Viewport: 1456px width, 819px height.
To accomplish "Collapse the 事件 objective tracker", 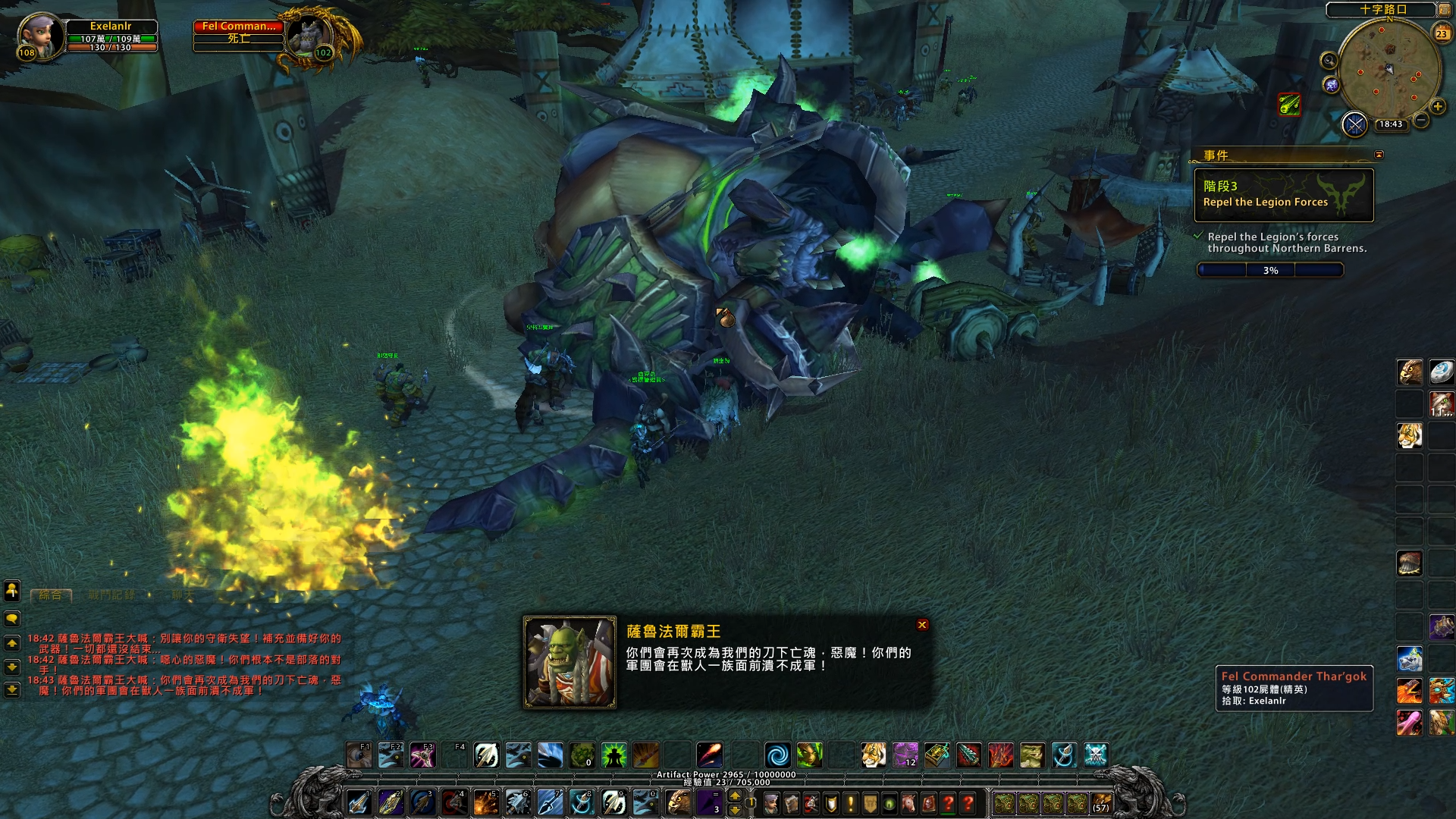I will [1379, 155].
